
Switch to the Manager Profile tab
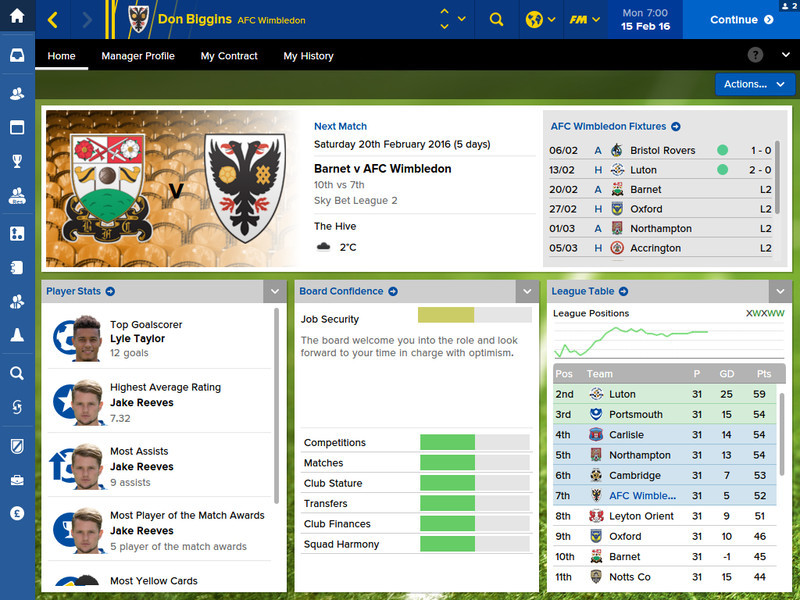click(x=138, y=56)
